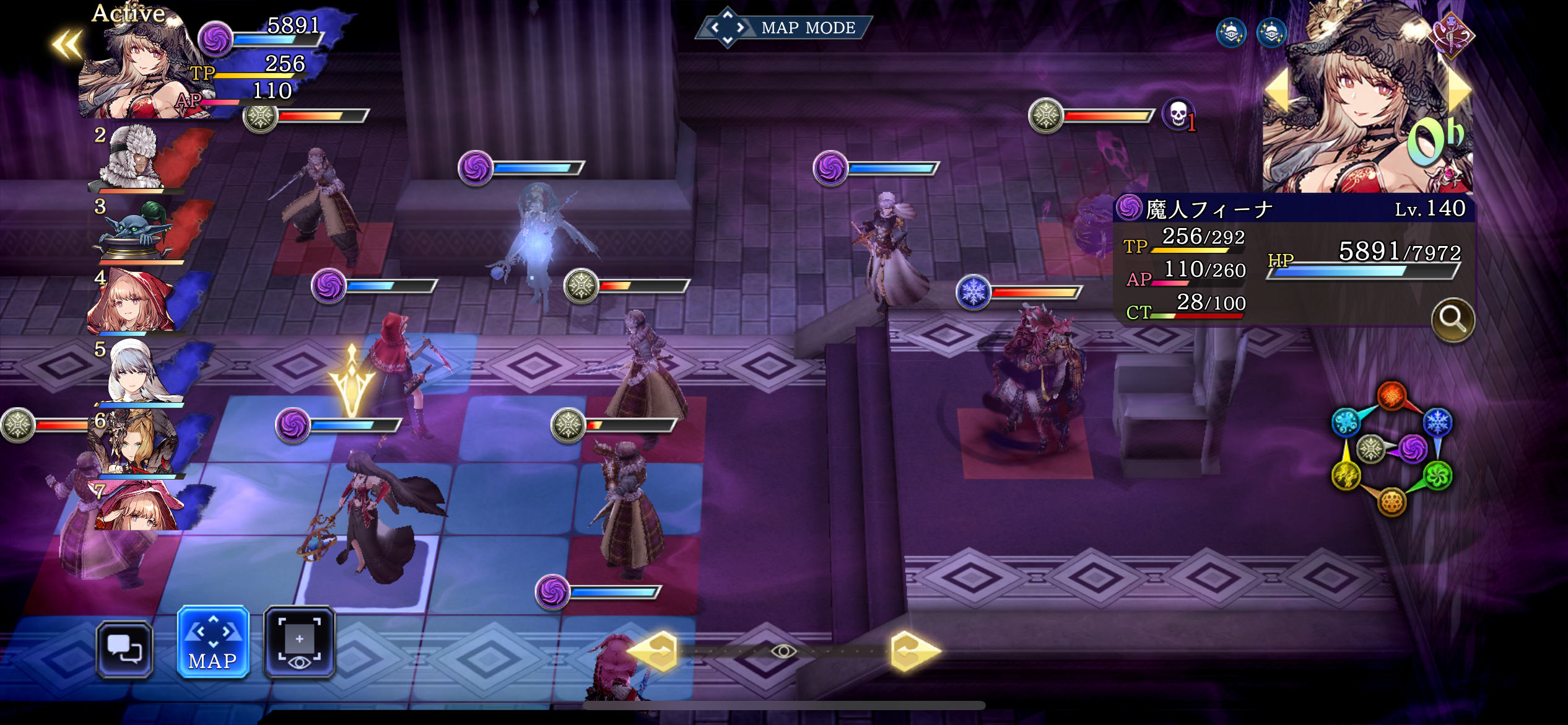The width and height of the screenshot is (1568, 725).
Task: Tap the blue MAP button
Action: coord(213,641)
